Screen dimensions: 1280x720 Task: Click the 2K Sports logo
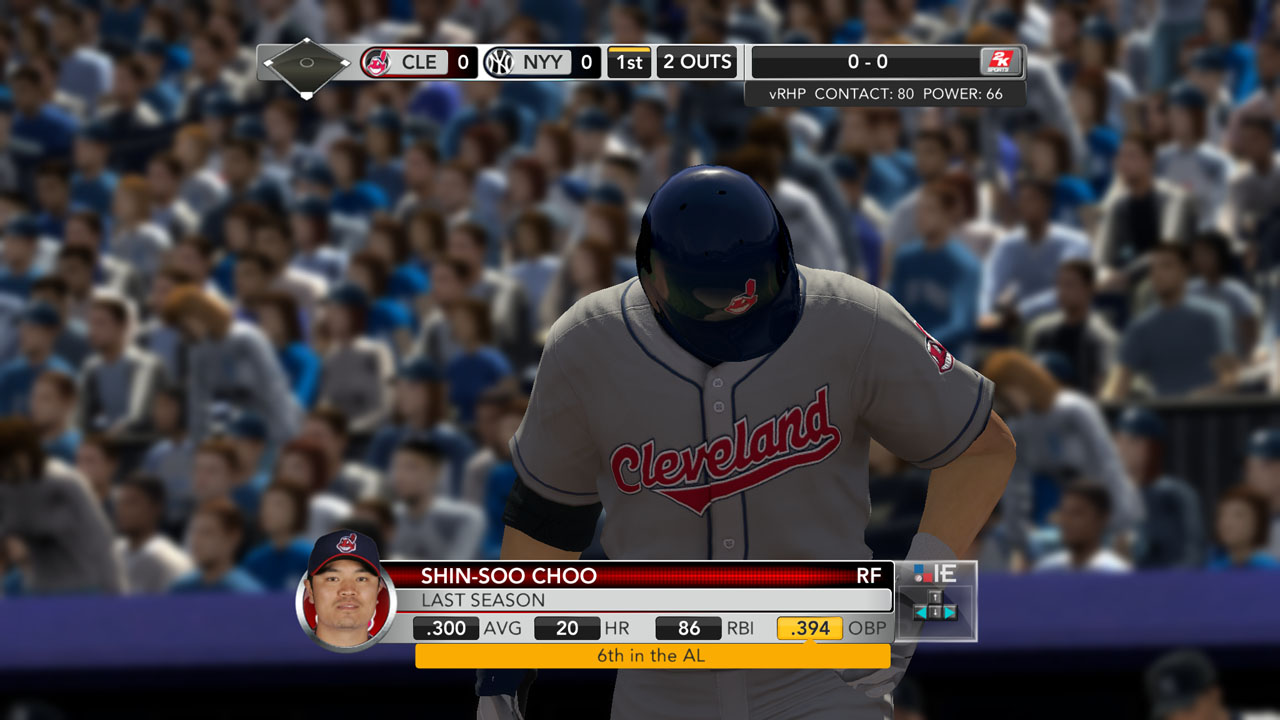tap(1000, 62)
